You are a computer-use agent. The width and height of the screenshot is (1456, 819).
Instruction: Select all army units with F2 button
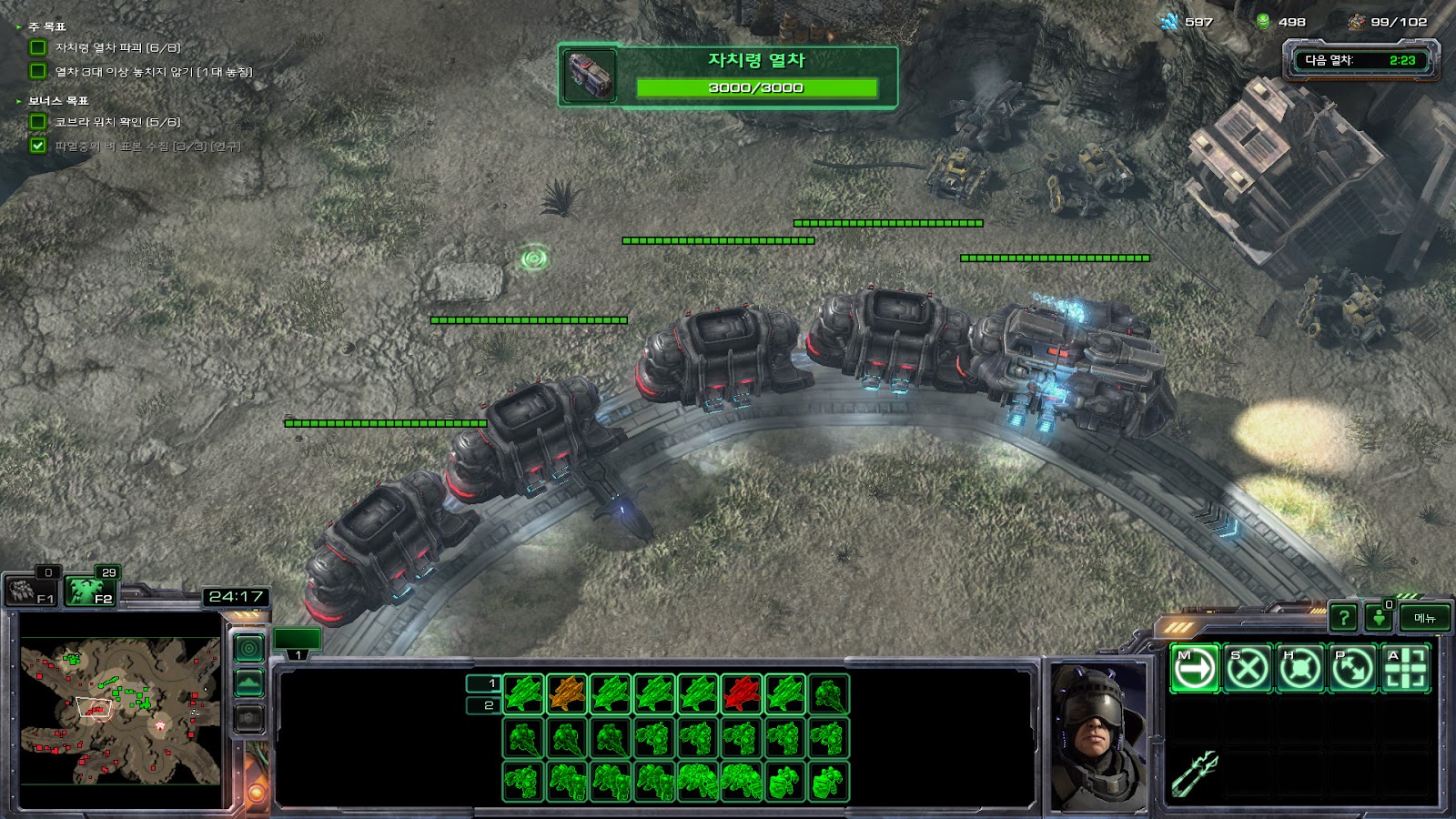click(x=91, y=591)
